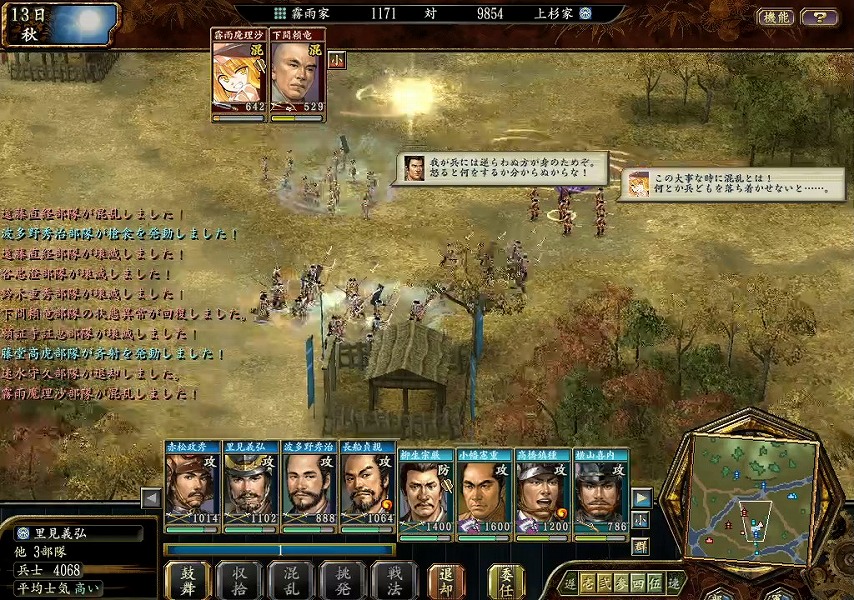Click the 委任 delegate button
The height and width of the screenshot is (600, 854).
tap(506, 579)
